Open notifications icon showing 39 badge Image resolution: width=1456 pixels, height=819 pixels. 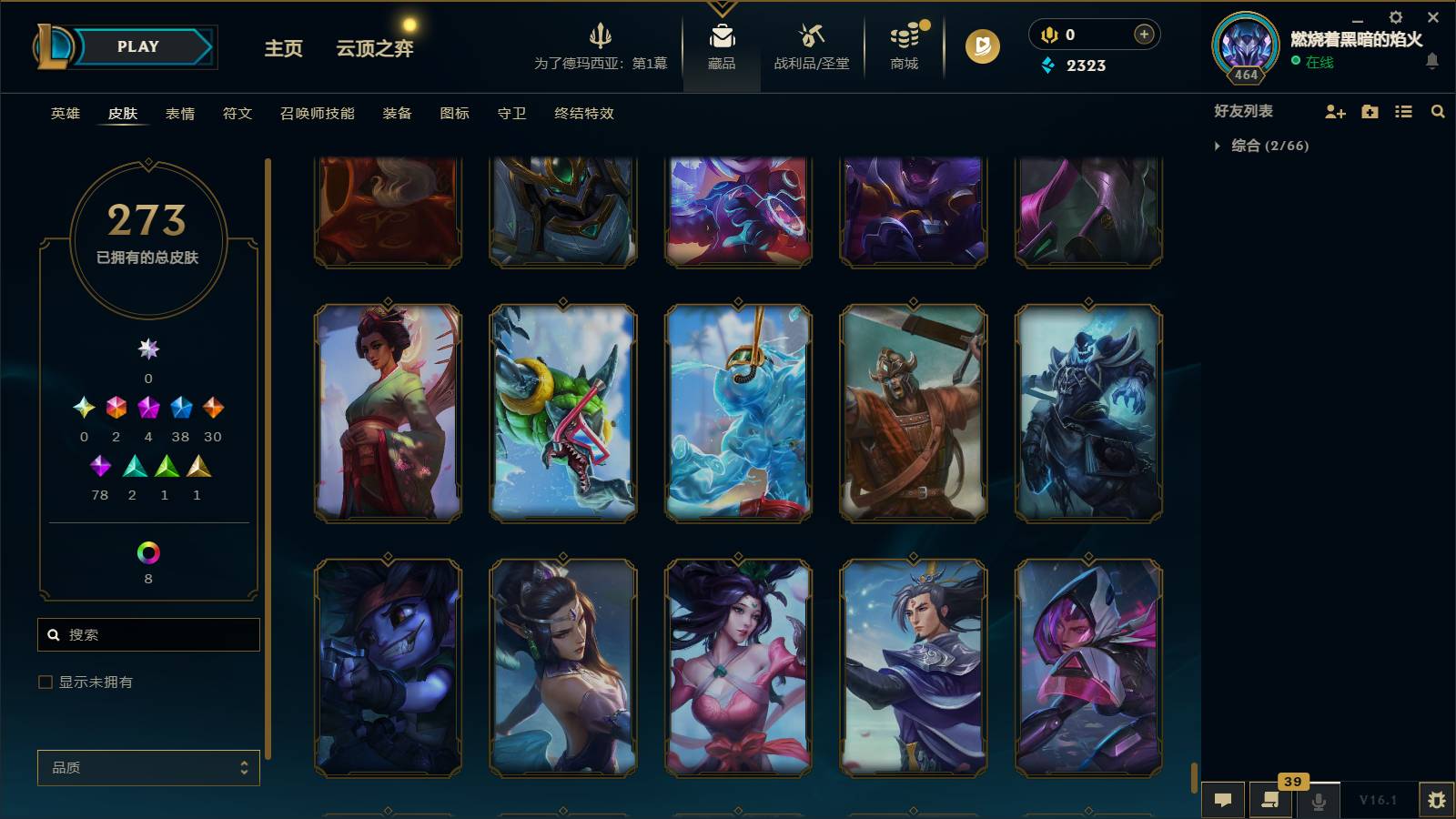pyautogui.click(x=1270, y=800)
